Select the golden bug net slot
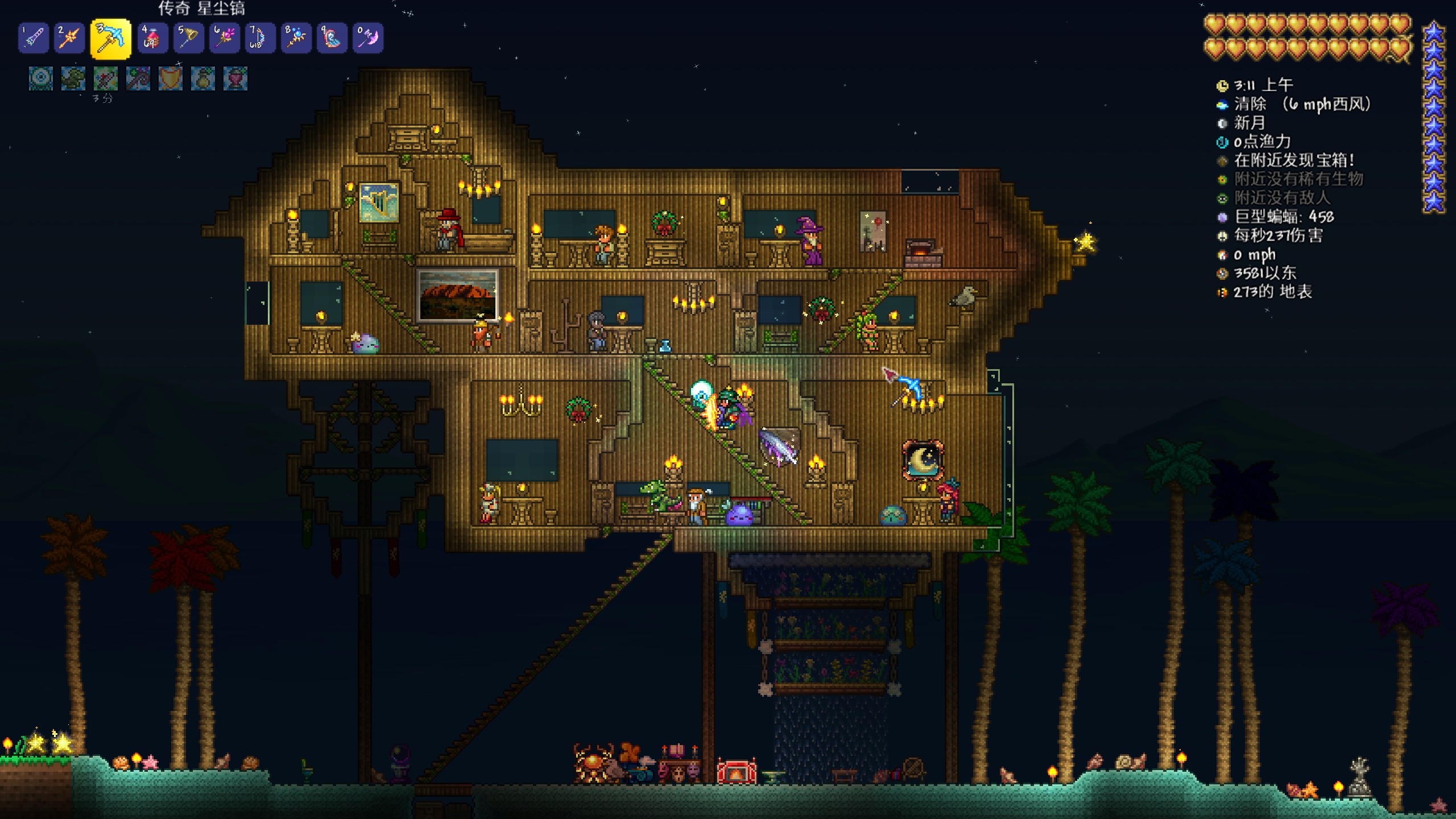1456x819 pixels. (189, 38)
